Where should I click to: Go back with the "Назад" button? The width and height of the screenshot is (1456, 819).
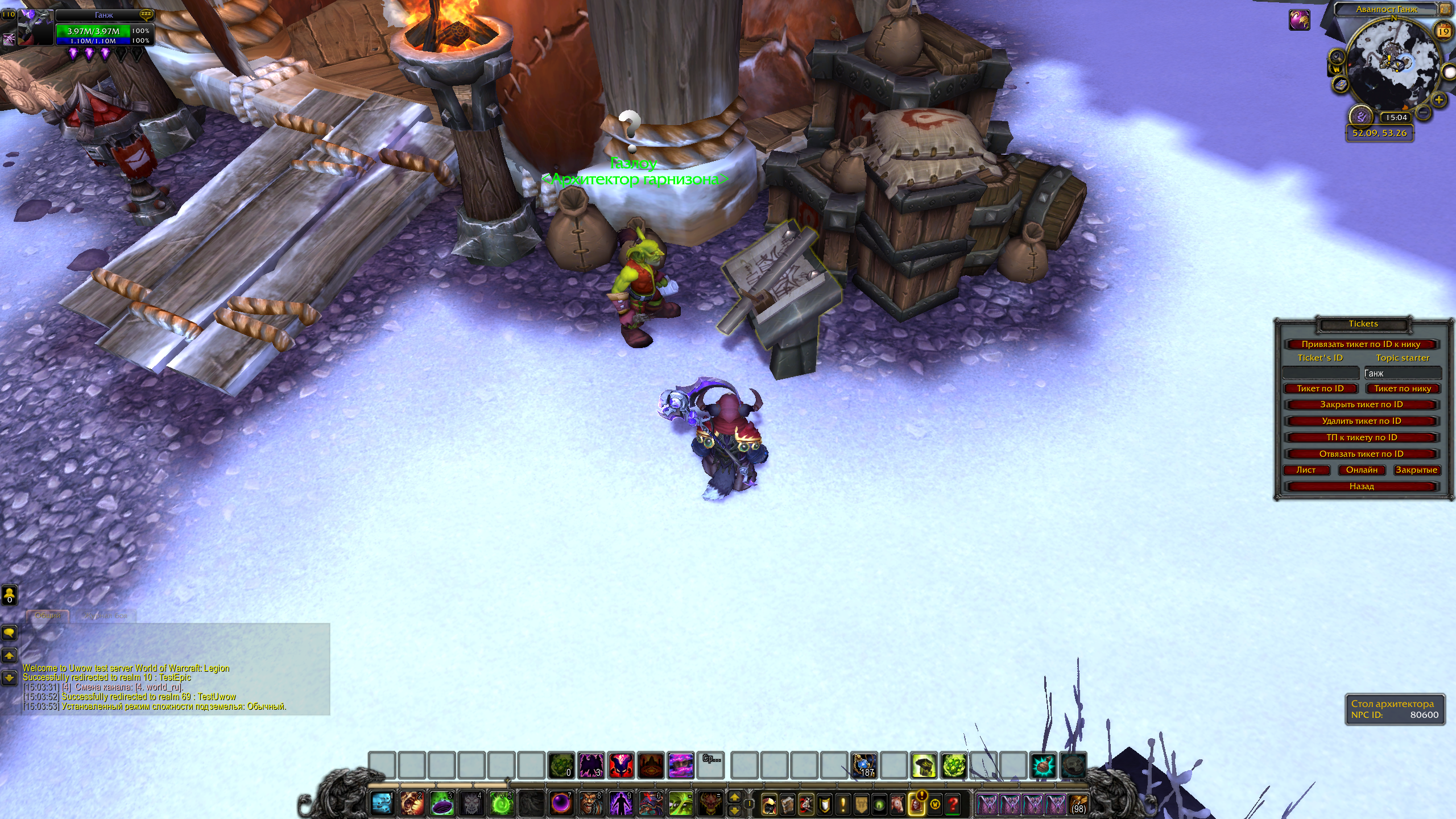tap(1362, 486)
